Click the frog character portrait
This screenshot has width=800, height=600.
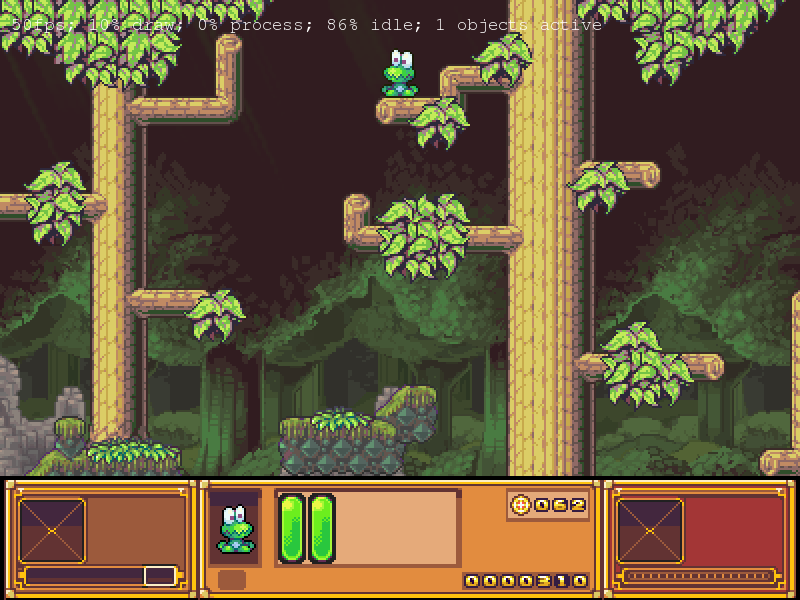tap(235, 529)
